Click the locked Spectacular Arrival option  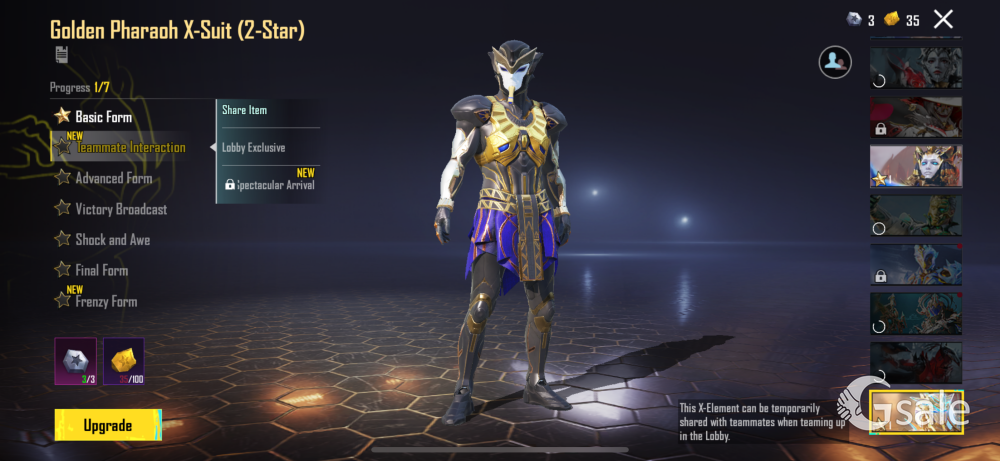pyautogui.click(x=270, y=185)
